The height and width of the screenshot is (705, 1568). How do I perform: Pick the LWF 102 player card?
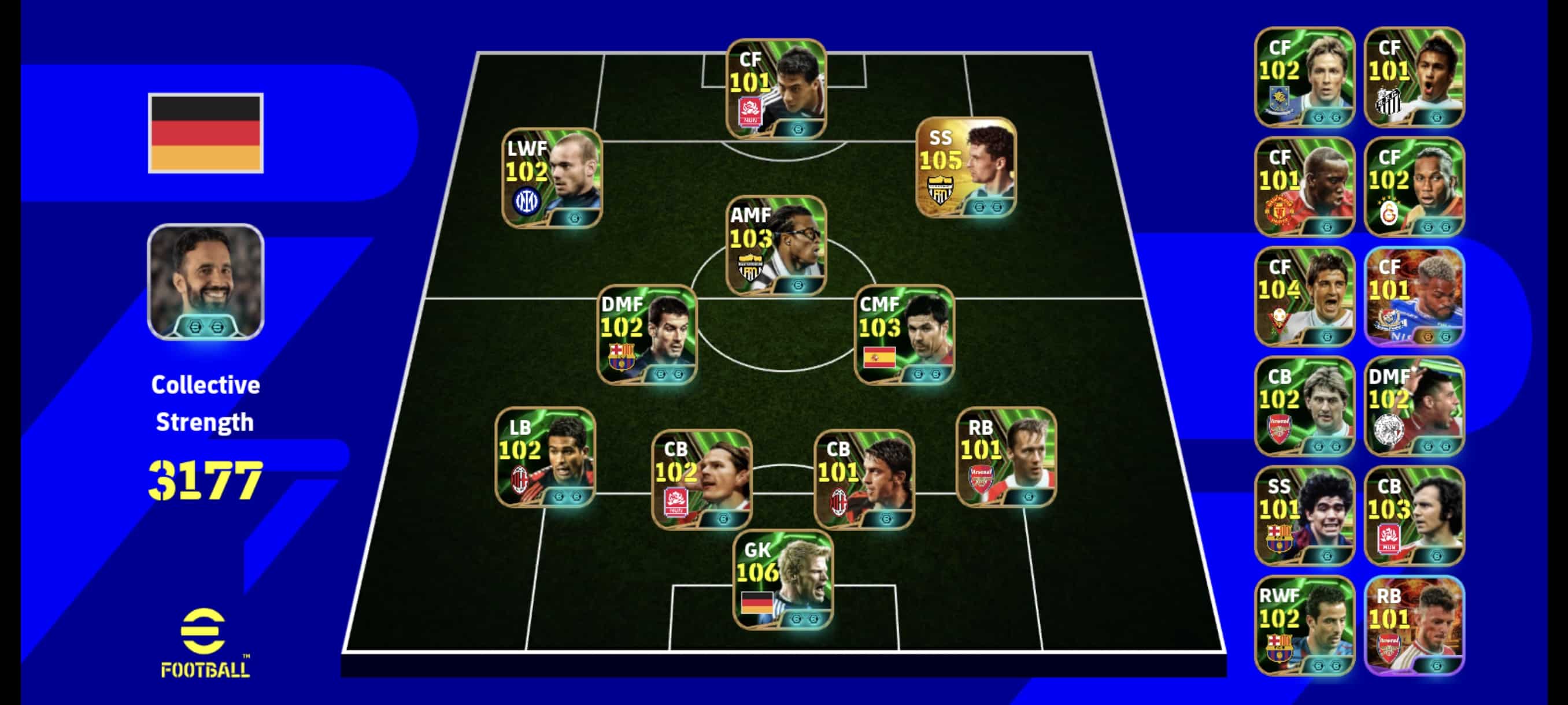(x=552, y=178)
